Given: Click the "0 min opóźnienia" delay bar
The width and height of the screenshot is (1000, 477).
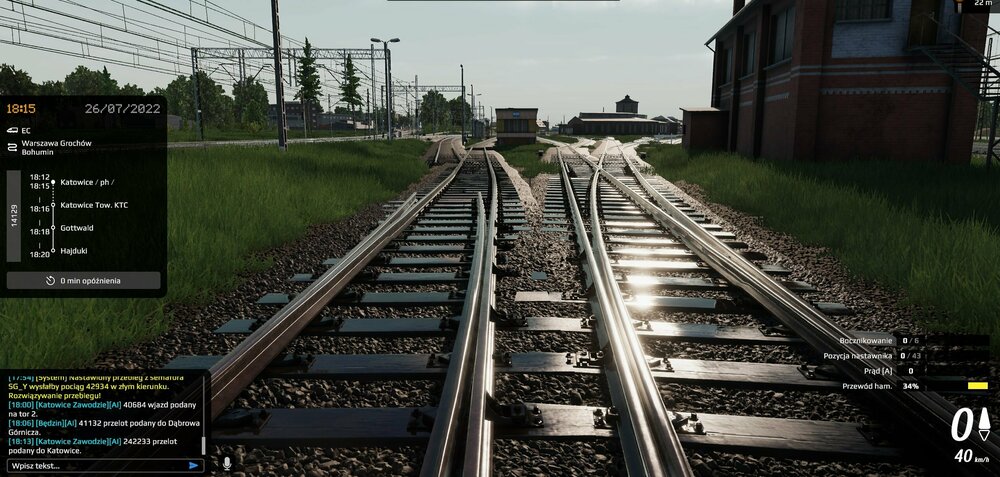Looking at the screenshot, I should pos(84,281).
